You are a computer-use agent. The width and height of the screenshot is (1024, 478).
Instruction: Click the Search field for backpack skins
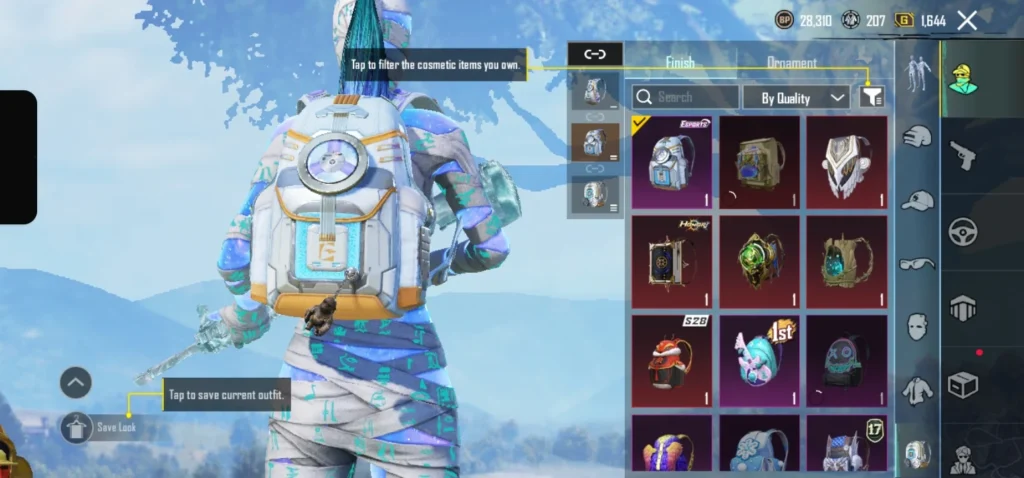pyautogui.click(x=686, y=97)
